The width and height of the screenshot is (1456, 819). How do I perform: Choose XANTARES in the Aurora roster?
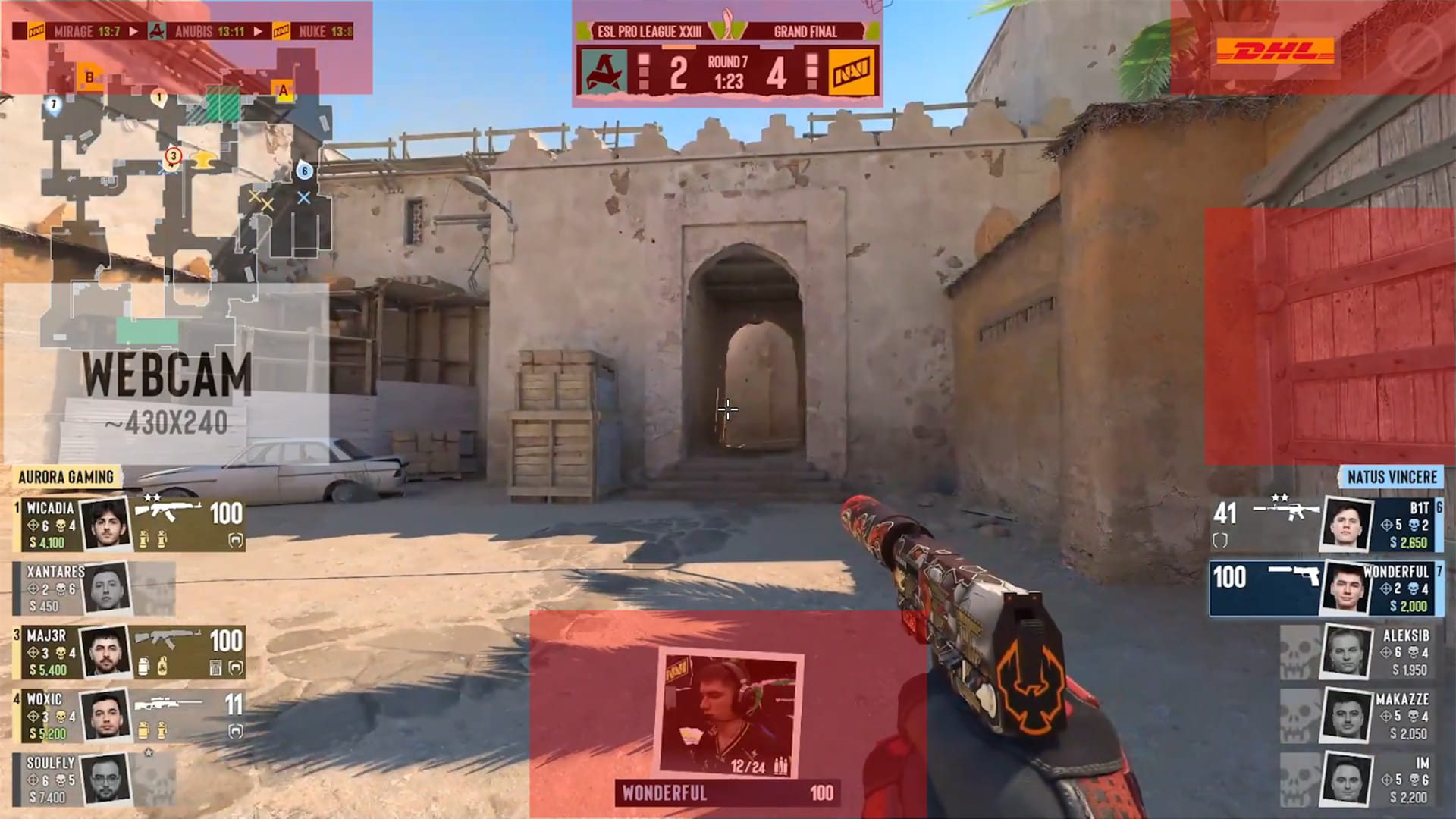pos(95,588)
